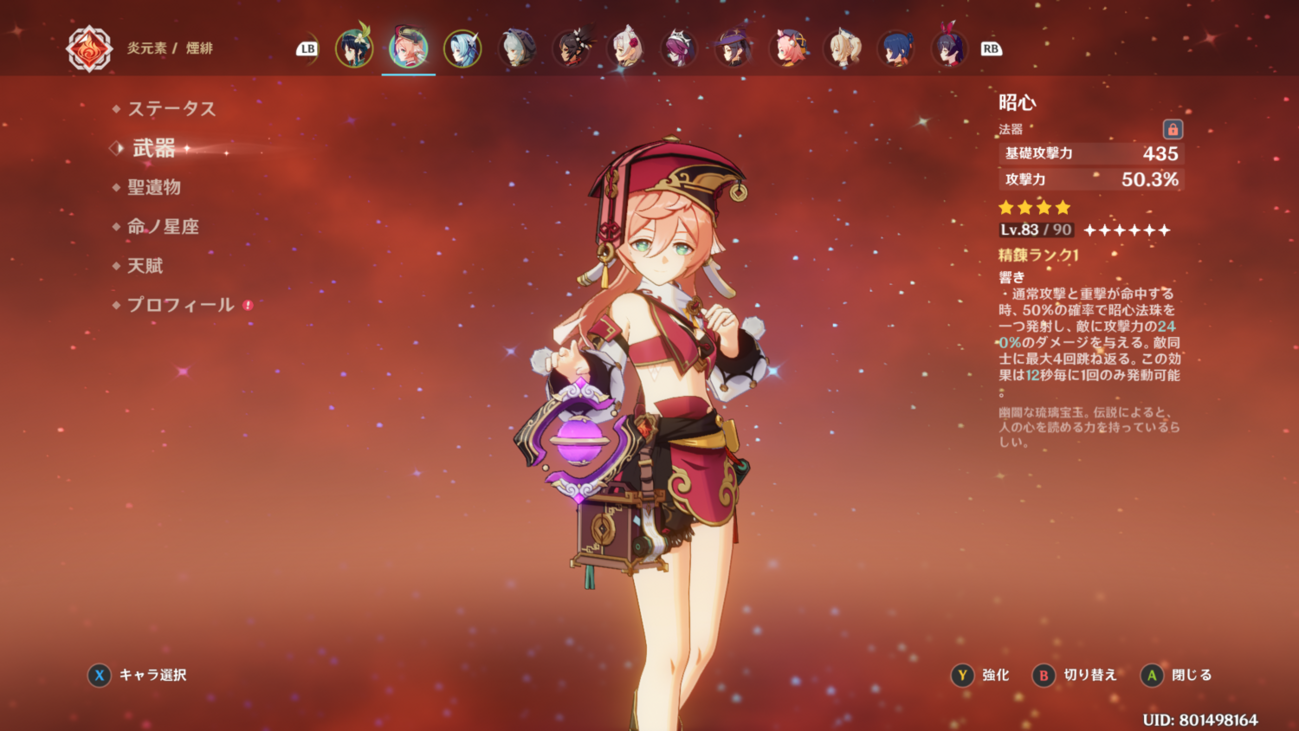The width and height of the screenshot is (1299, 731).
Task: Show the 命ノ星座 constellation page
Action: coord(163,226)
